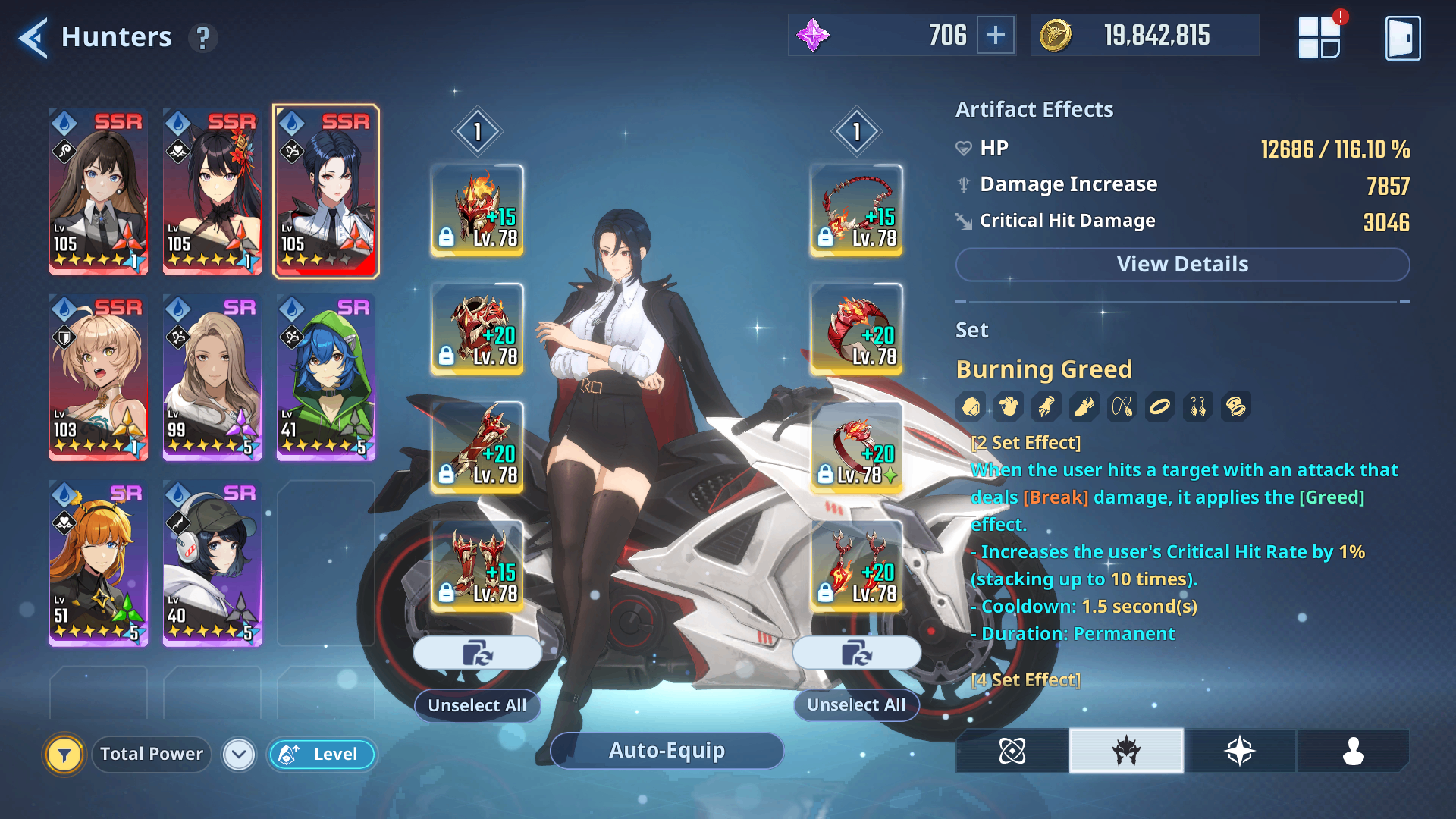This screenshot has height=819, width=1456.
Task: Open the filter funnel button
Action: pos(64,755)
